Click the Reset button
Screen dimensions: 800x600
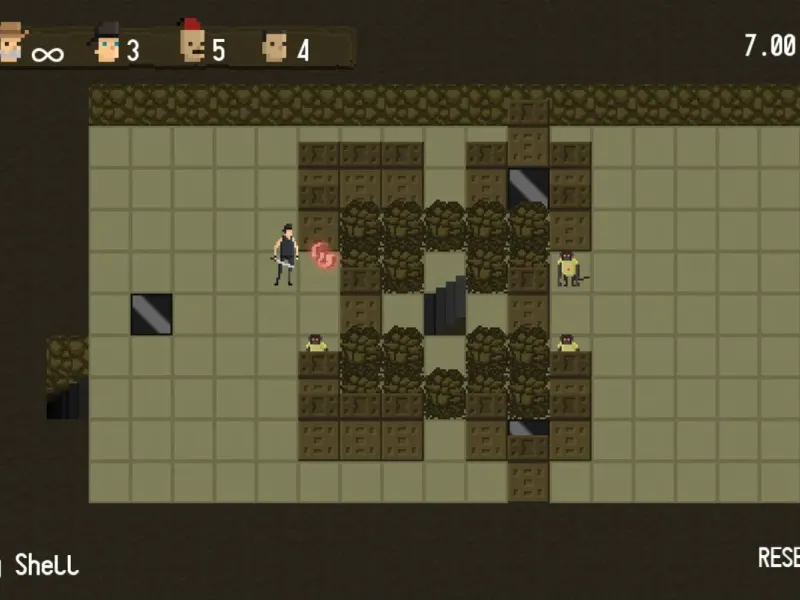coord(778,558)
